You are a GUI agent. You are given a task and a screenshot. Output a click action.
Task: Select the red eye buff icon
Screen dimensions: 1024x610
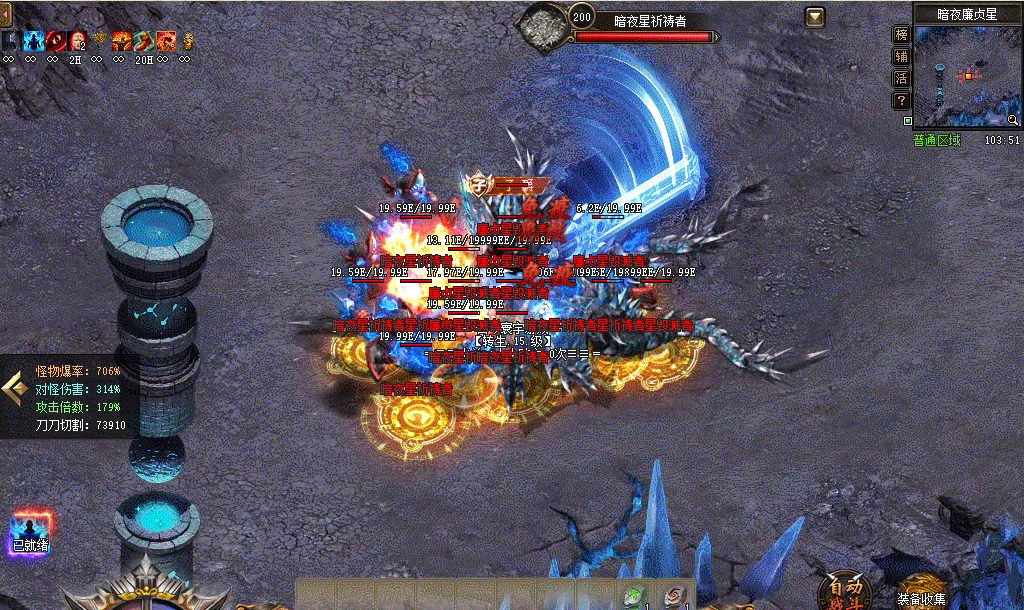pyautogui.click(x=53, y=41)
